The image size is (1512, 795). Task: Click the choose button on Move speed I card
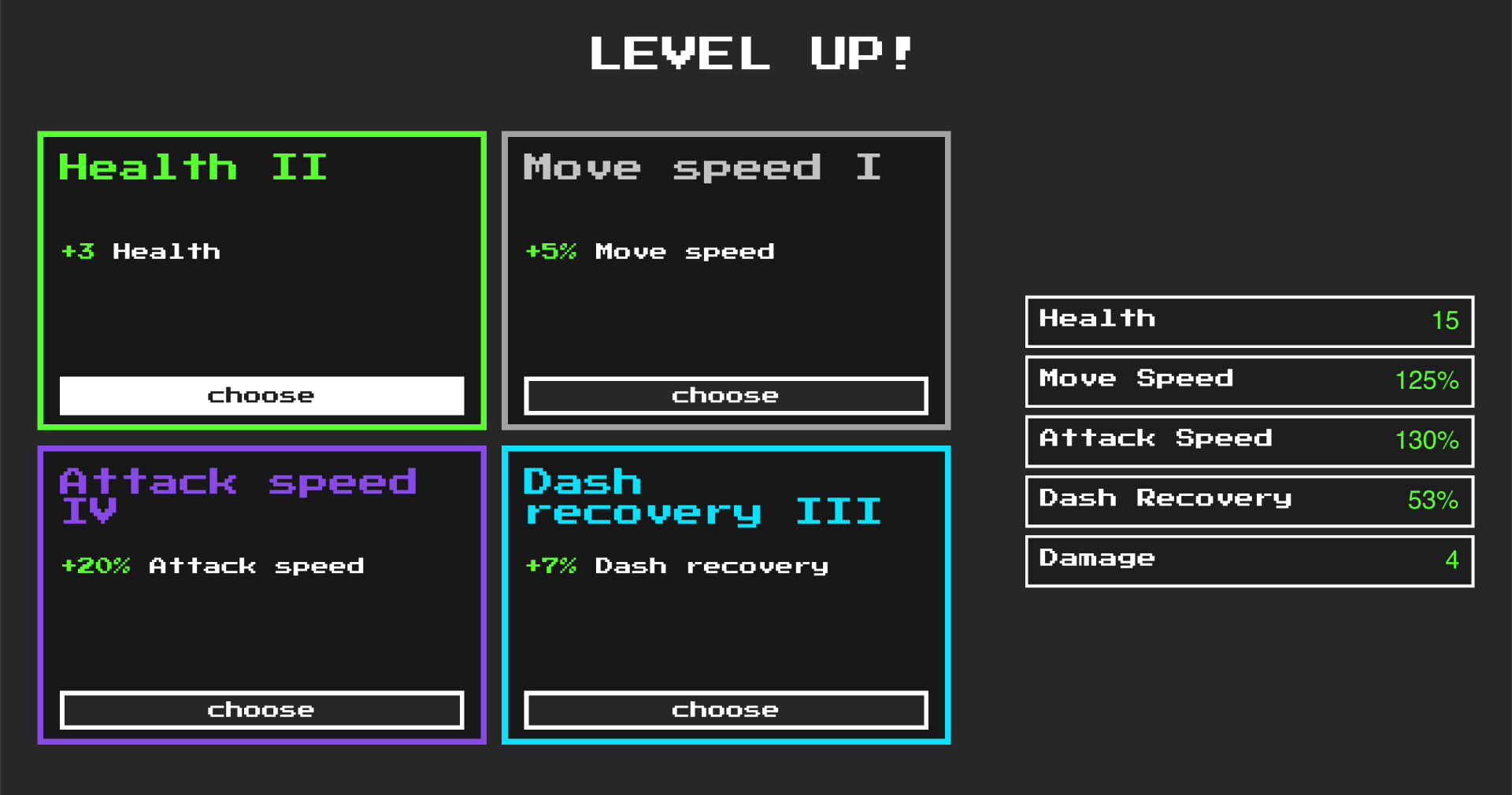[x=724, y=395]
